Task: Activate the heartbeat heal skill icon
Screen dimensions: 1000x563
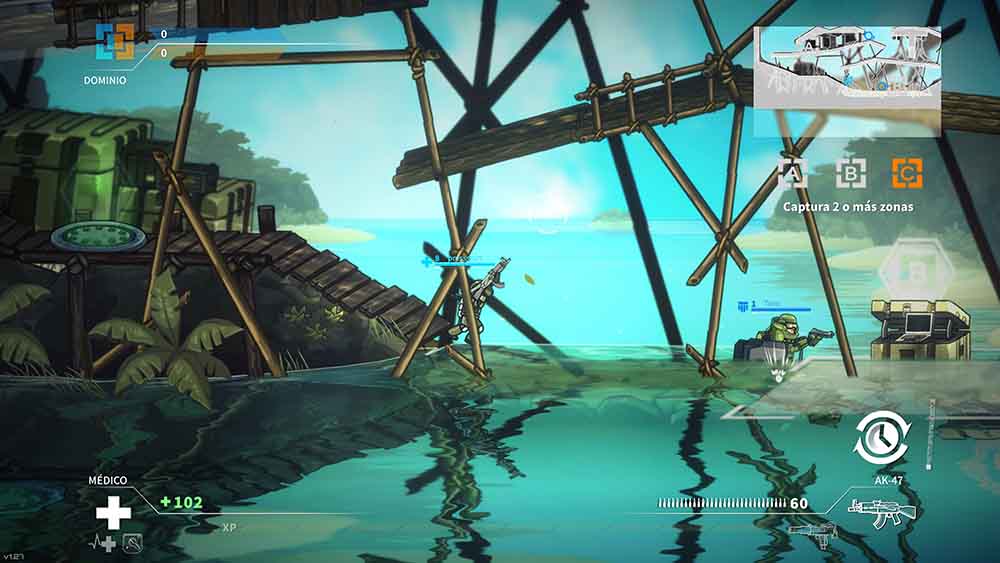Action: tap(104, 543)
